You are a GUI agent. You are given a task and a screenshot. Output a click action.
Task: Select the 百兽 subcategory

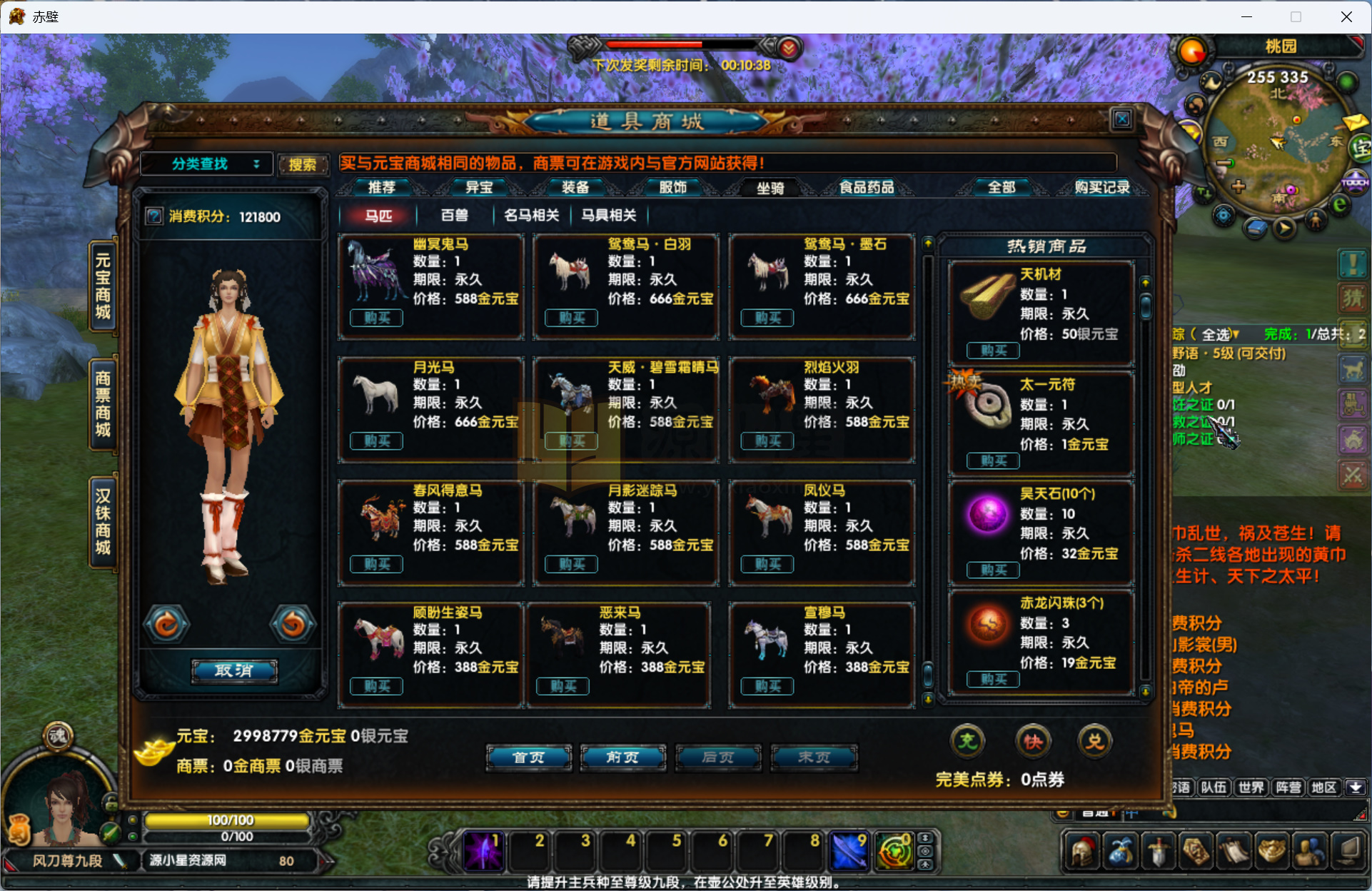454,216
